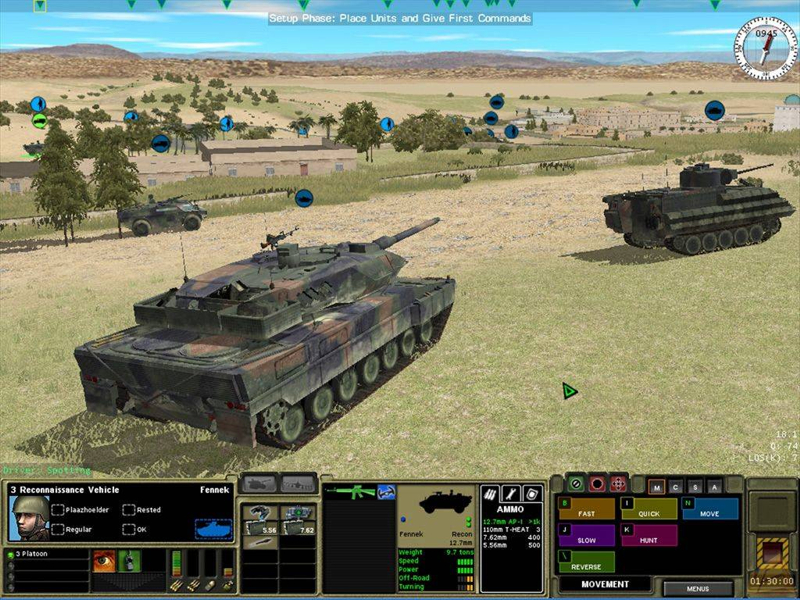The height and width of the screenshot is (600, 800).
Task: Click the blue tank silhouette icon
Action: [213, 527]
